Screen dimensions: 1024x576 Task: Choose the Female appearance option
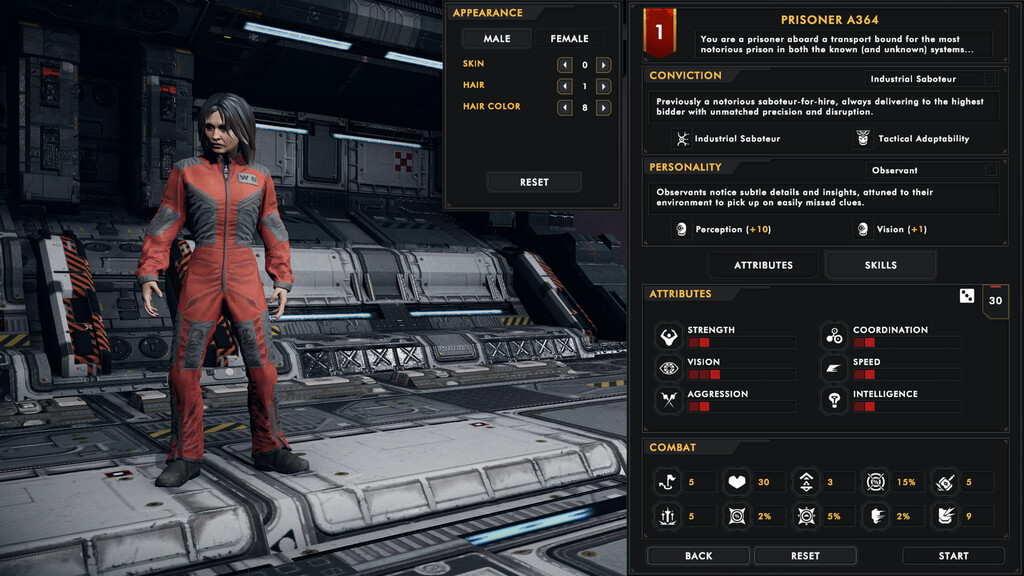click(x=569, y=39)
